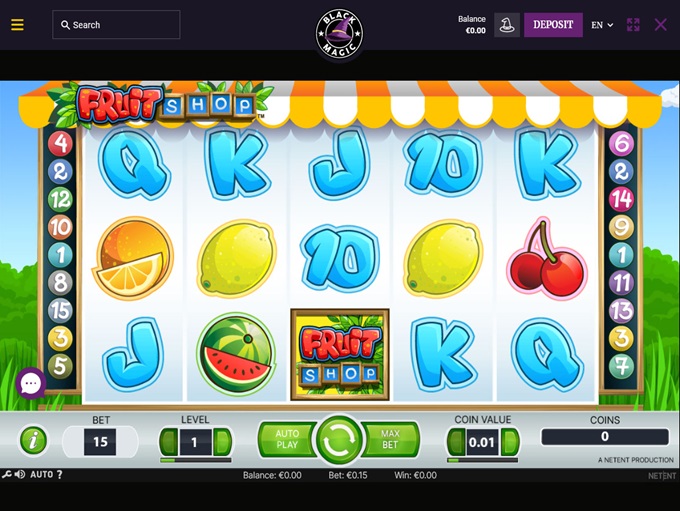Go to Black Magic home logo
Screen dimensions: 680x511
[340, 34]
